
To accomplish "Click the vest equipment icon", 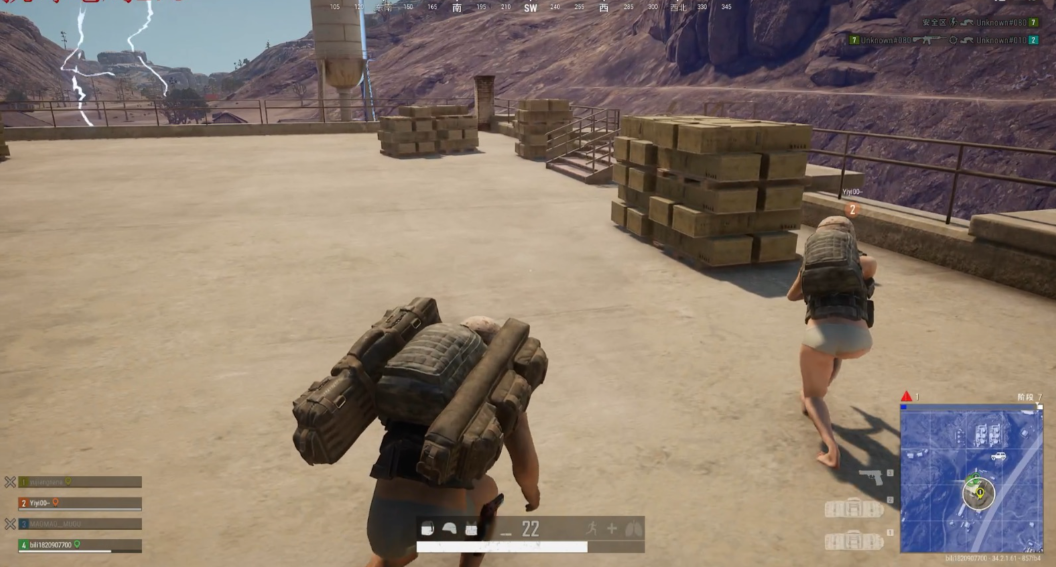I will (471, 529).
